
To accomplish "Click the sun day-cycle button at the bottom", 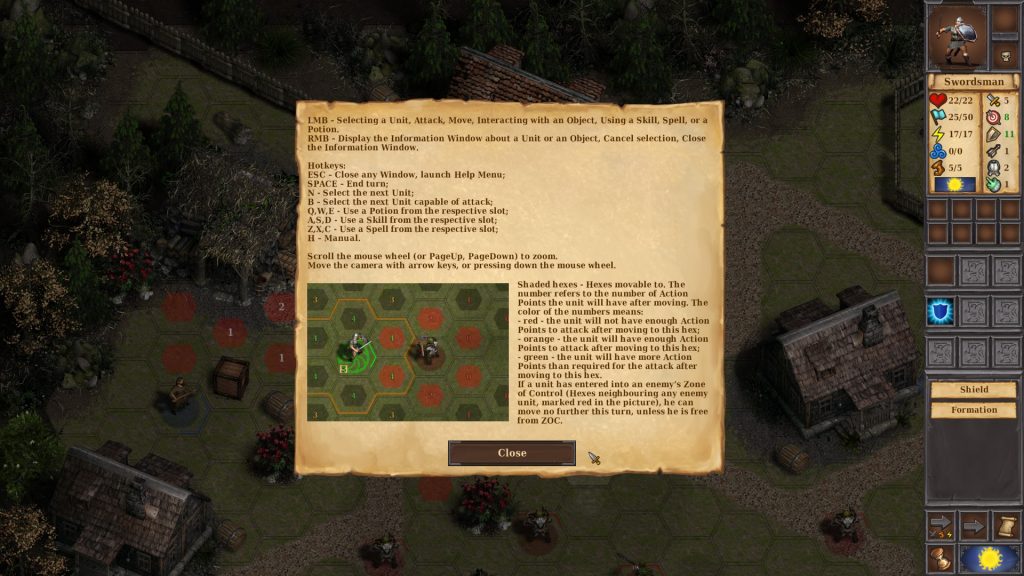I will click(989, 558).
